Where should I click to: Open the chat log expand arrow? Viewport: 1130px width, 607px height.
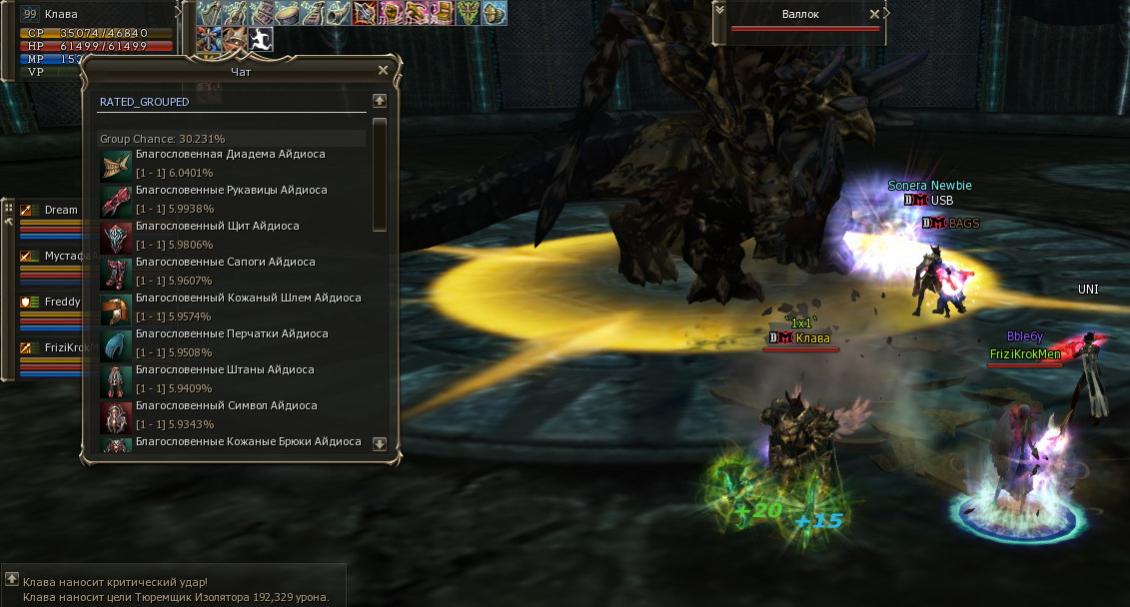click(x=12, y=580)
